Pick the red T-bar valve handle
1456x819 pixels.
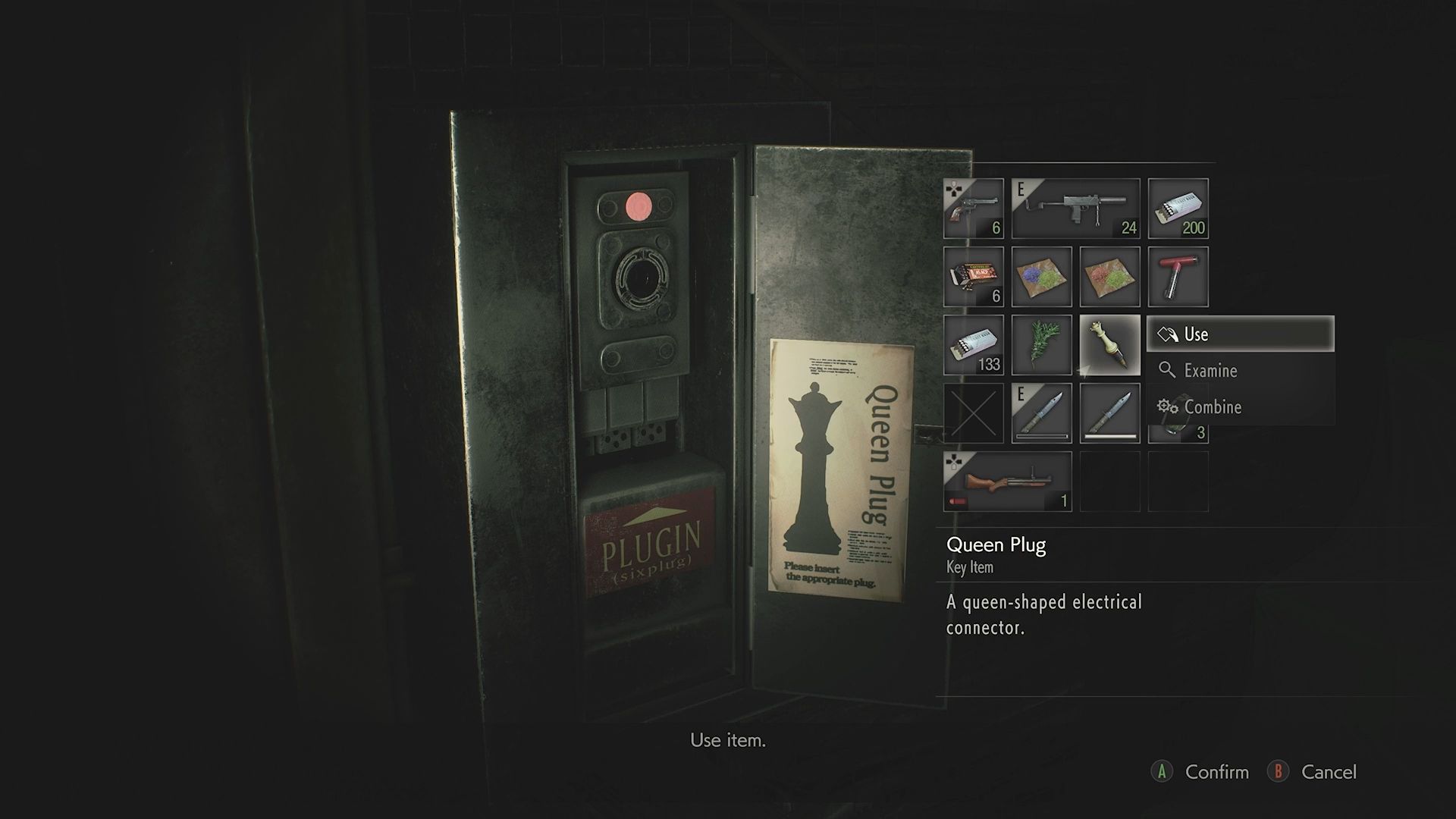pos(1178,277)
